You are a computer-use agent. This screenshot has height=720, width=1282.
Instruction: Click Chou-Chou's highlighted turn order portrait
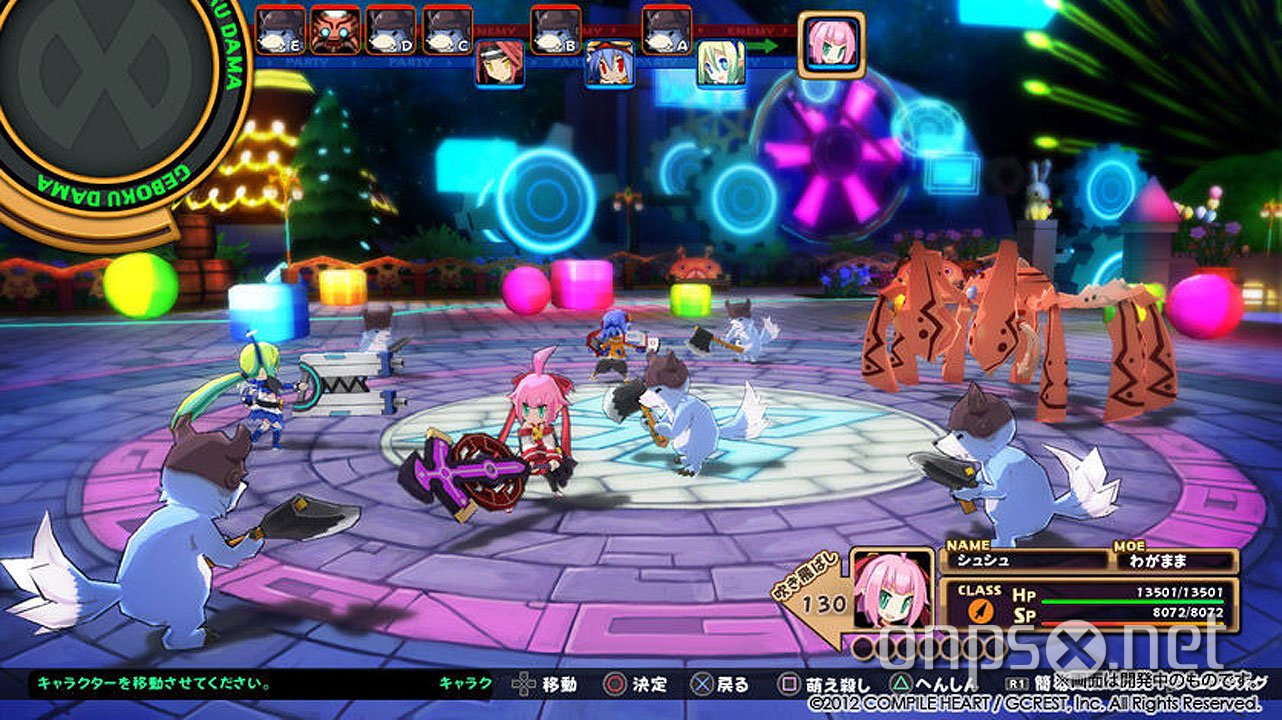tap(831, 42)
